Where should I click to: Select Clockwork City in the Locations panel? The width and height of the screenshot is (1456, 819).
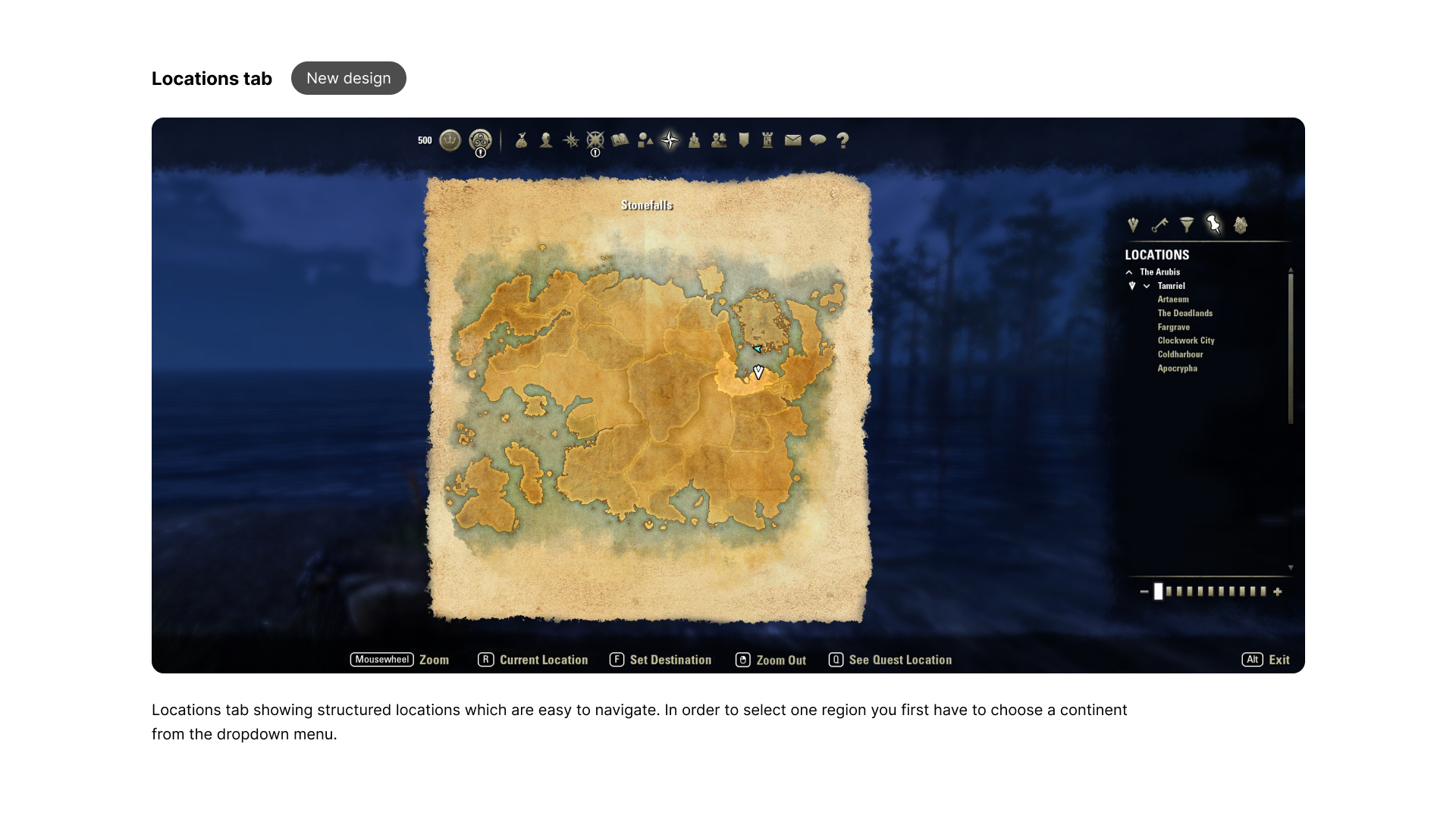(1185, 340)
